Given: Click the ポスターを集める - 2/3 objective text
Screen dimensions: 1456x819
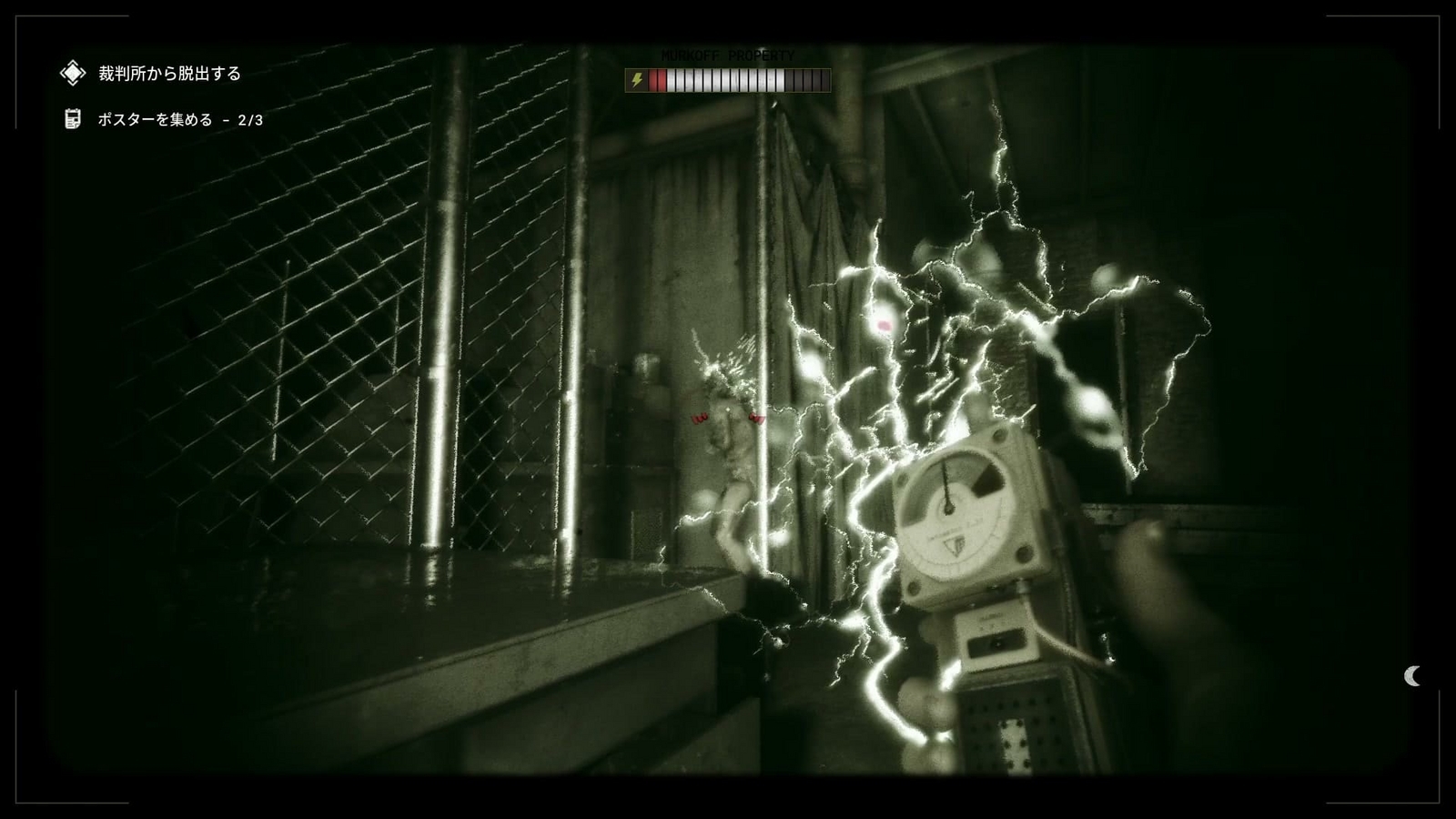Looking at the screenshot, I should pos(182,118).
